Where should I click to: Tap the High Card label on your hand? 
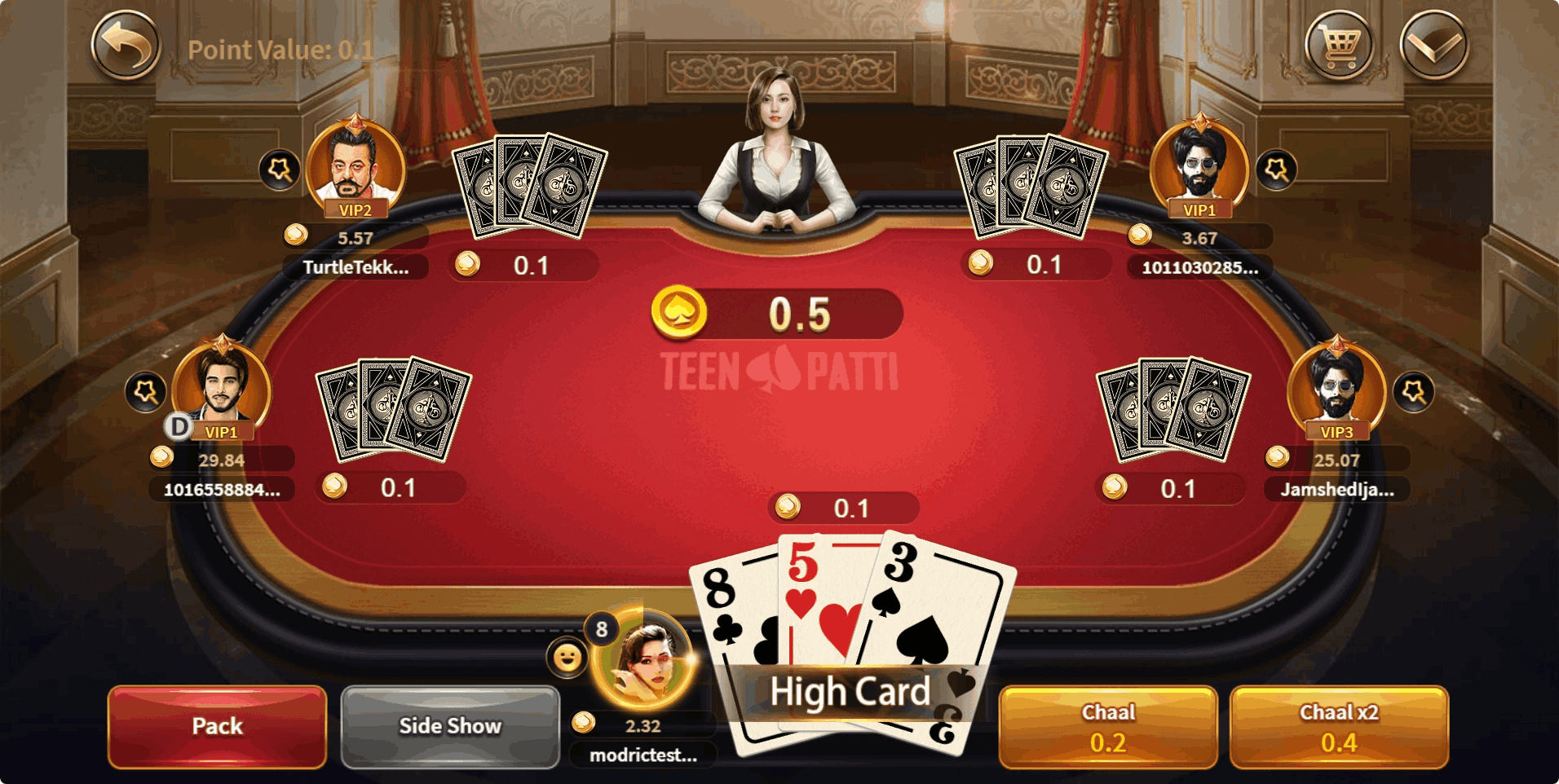851,691
